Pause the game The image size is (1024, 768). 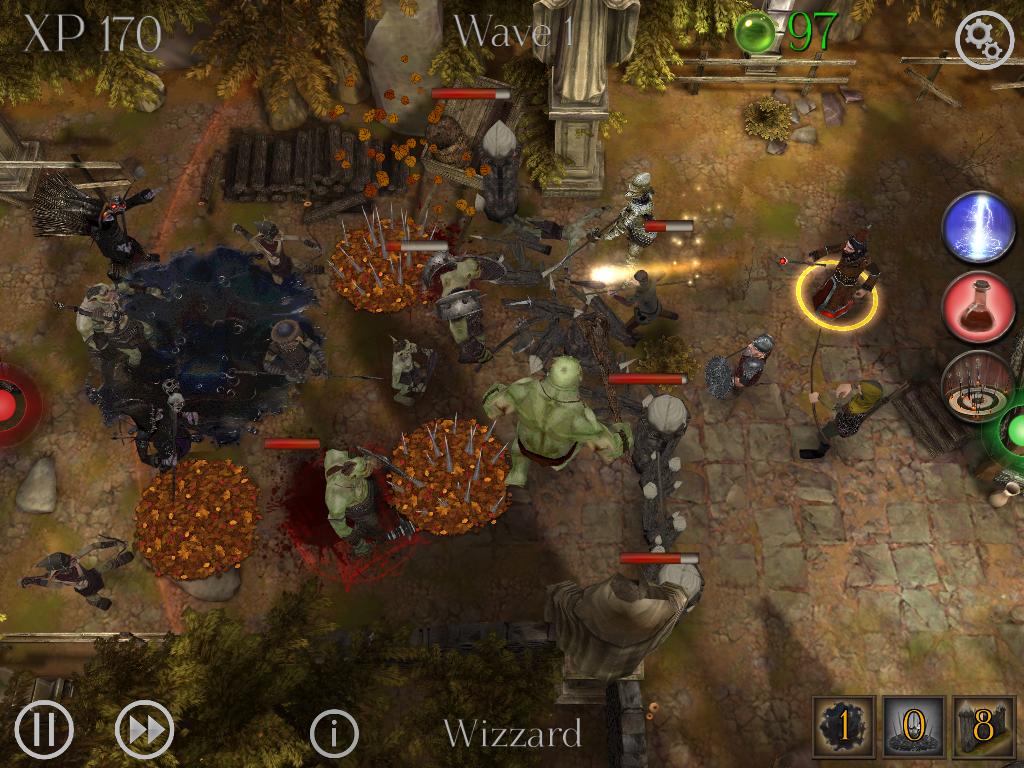44,731
